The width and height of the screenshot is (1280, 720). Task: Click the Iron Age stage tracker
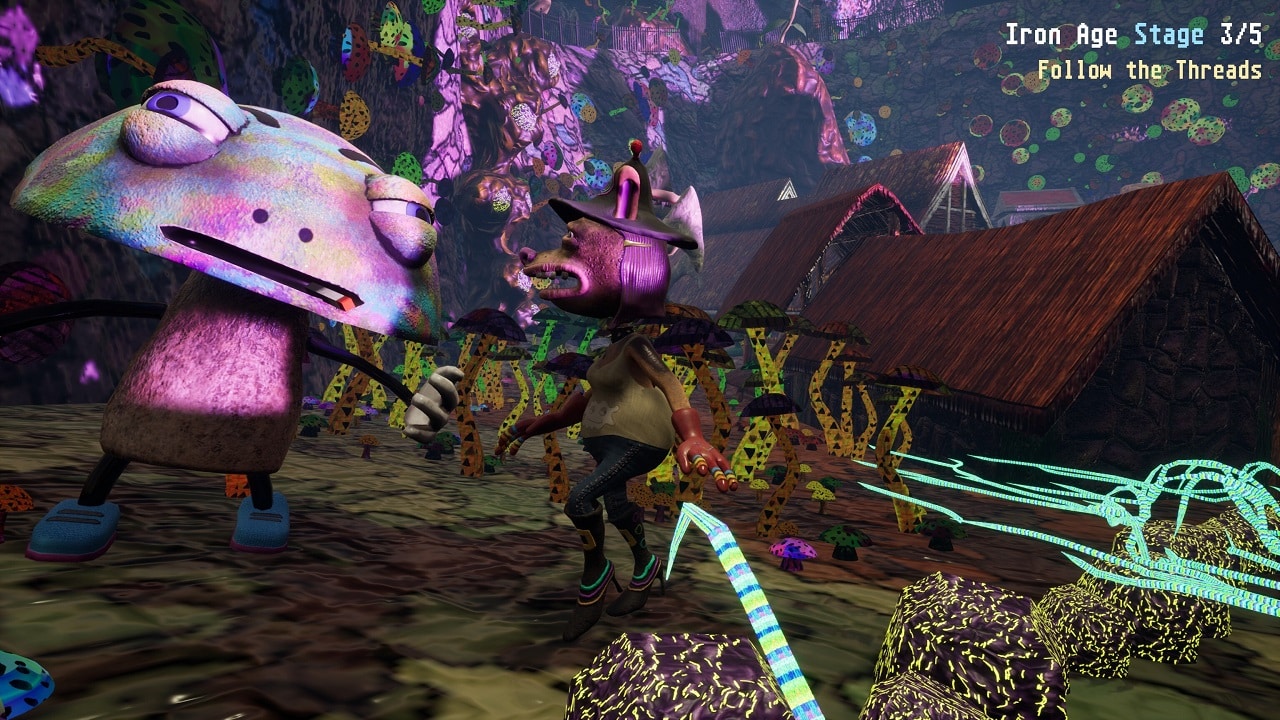coord(1133,35)
